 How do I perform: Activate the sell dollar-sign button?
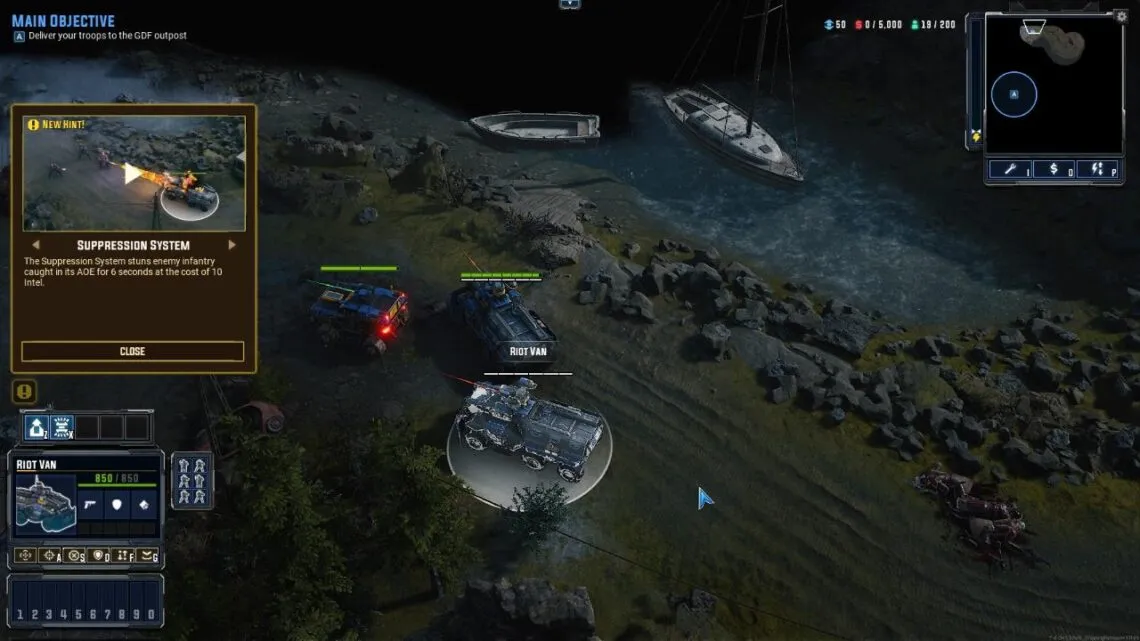(1053, 170)
